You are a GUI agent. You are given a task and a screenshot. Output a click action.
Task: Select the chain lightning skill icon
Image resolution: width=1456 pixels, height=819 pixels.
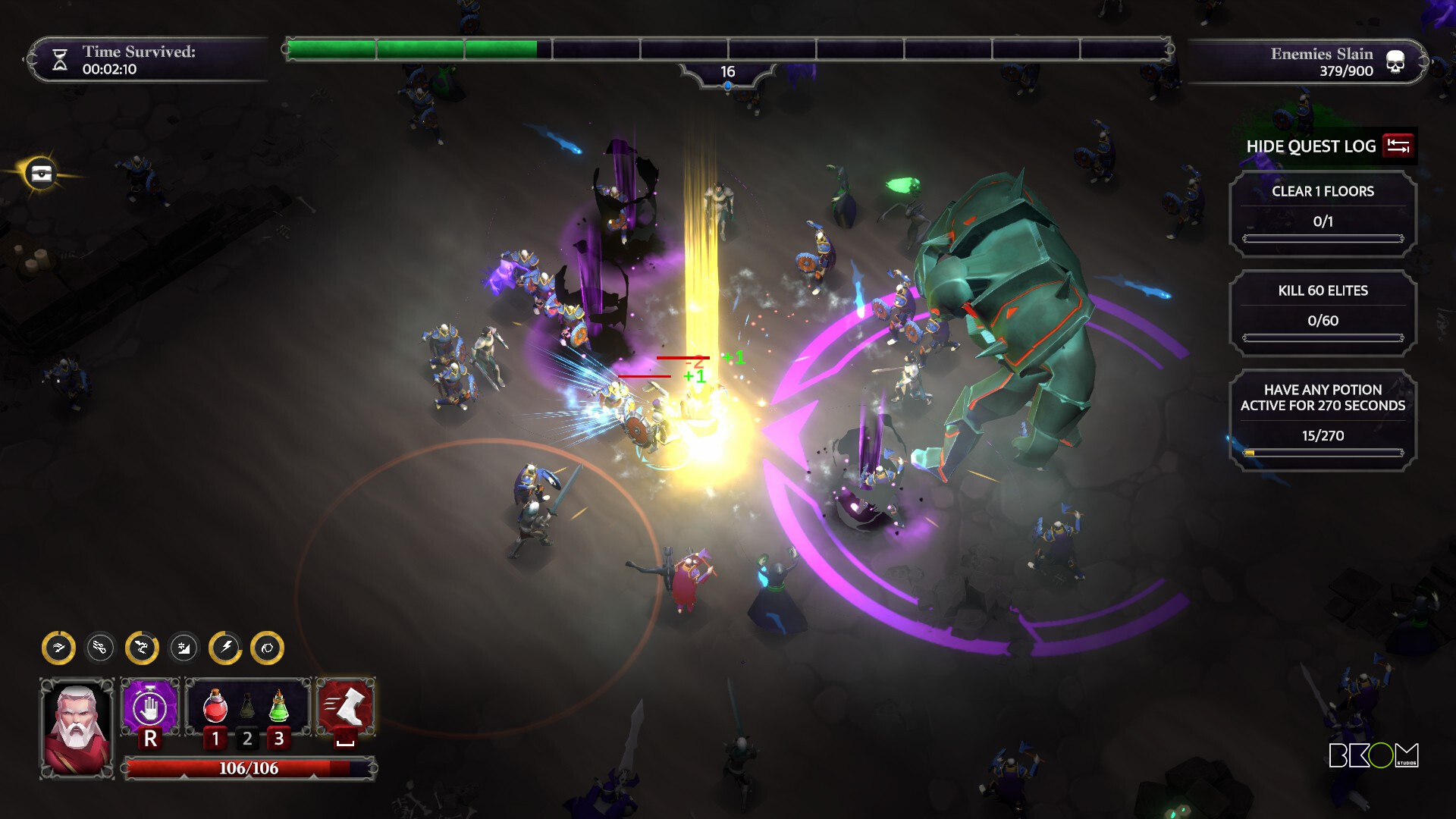pyautogui.click(x=142, y=648)
